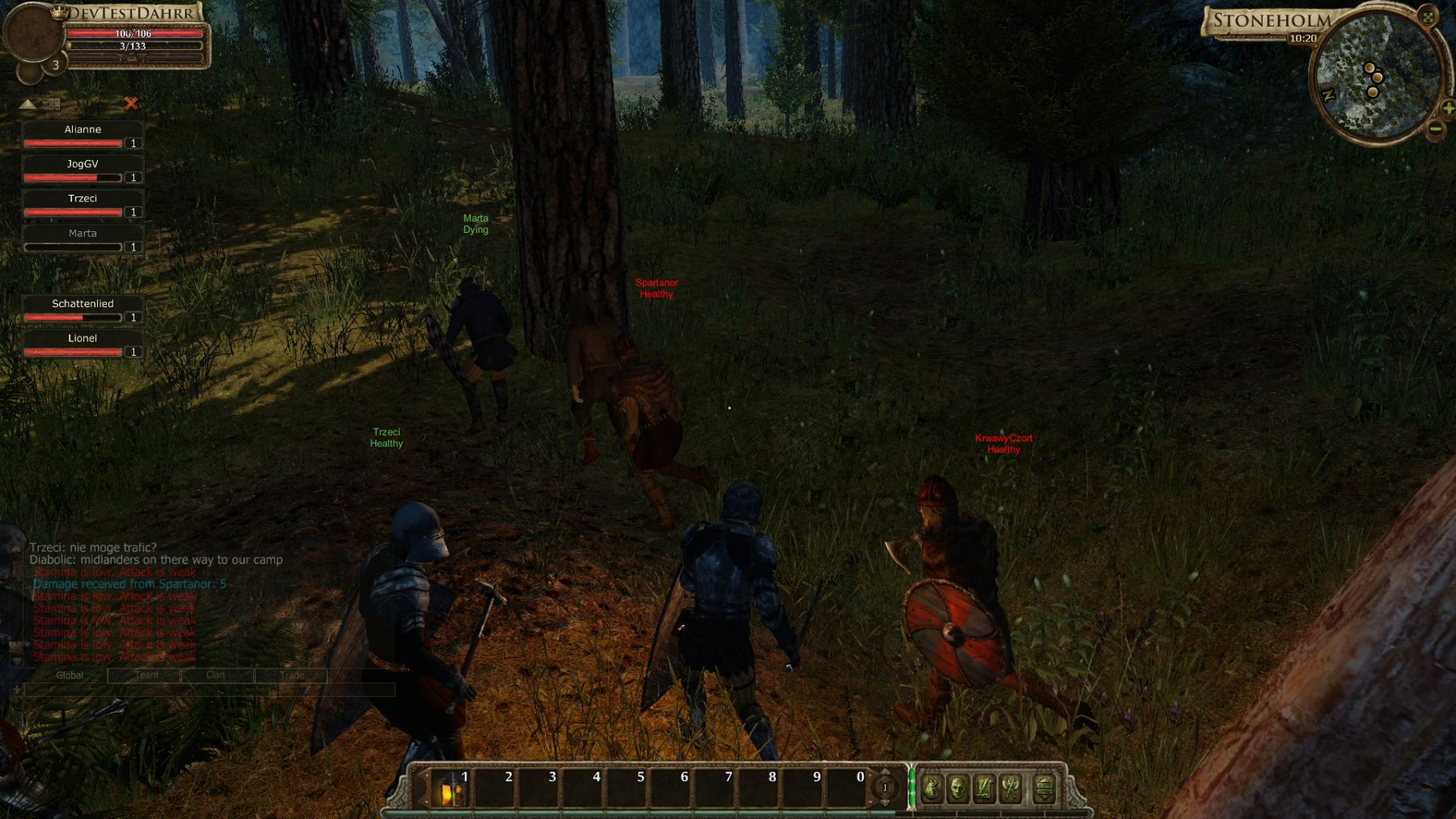Screen dimensions: 1456x819
Task: Open the crossed axes menu icon
Action: coord(1011,787)
